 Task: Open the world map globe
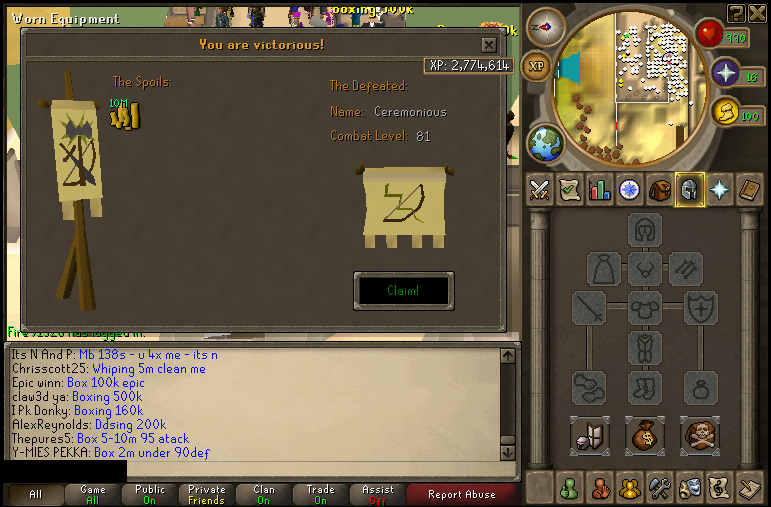(545, 144)
